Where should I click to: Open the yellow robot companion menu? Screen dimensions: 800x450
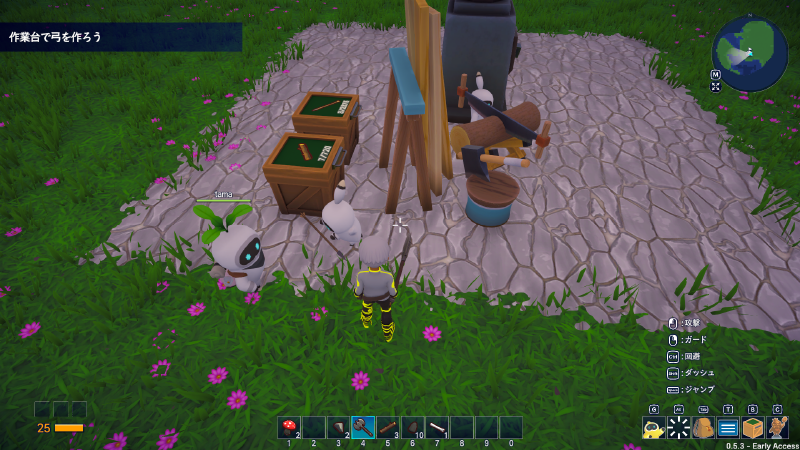click(654, 428)
